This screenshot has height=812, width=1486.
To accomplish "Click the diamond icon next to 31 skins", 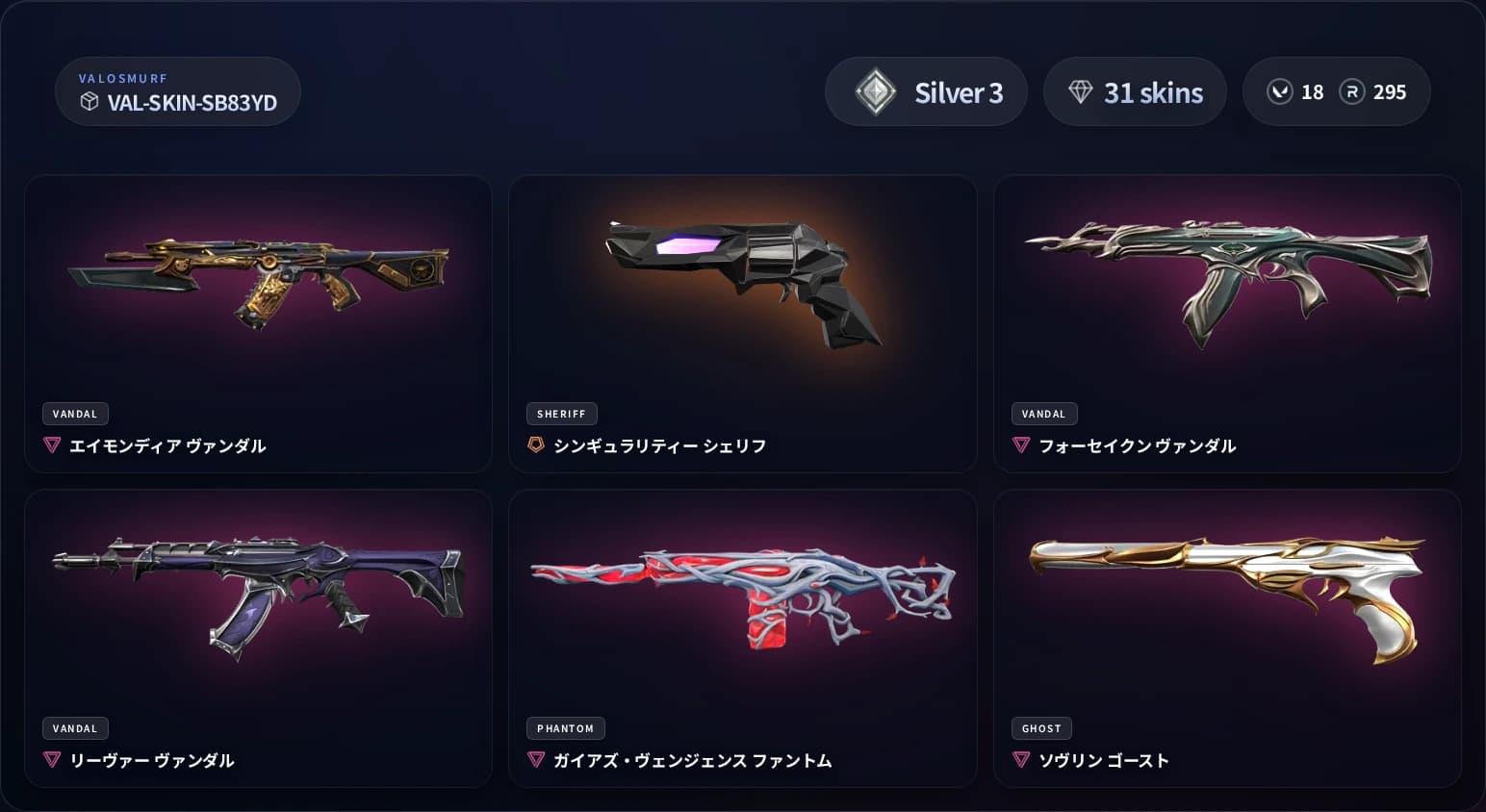I will 1083,91.
